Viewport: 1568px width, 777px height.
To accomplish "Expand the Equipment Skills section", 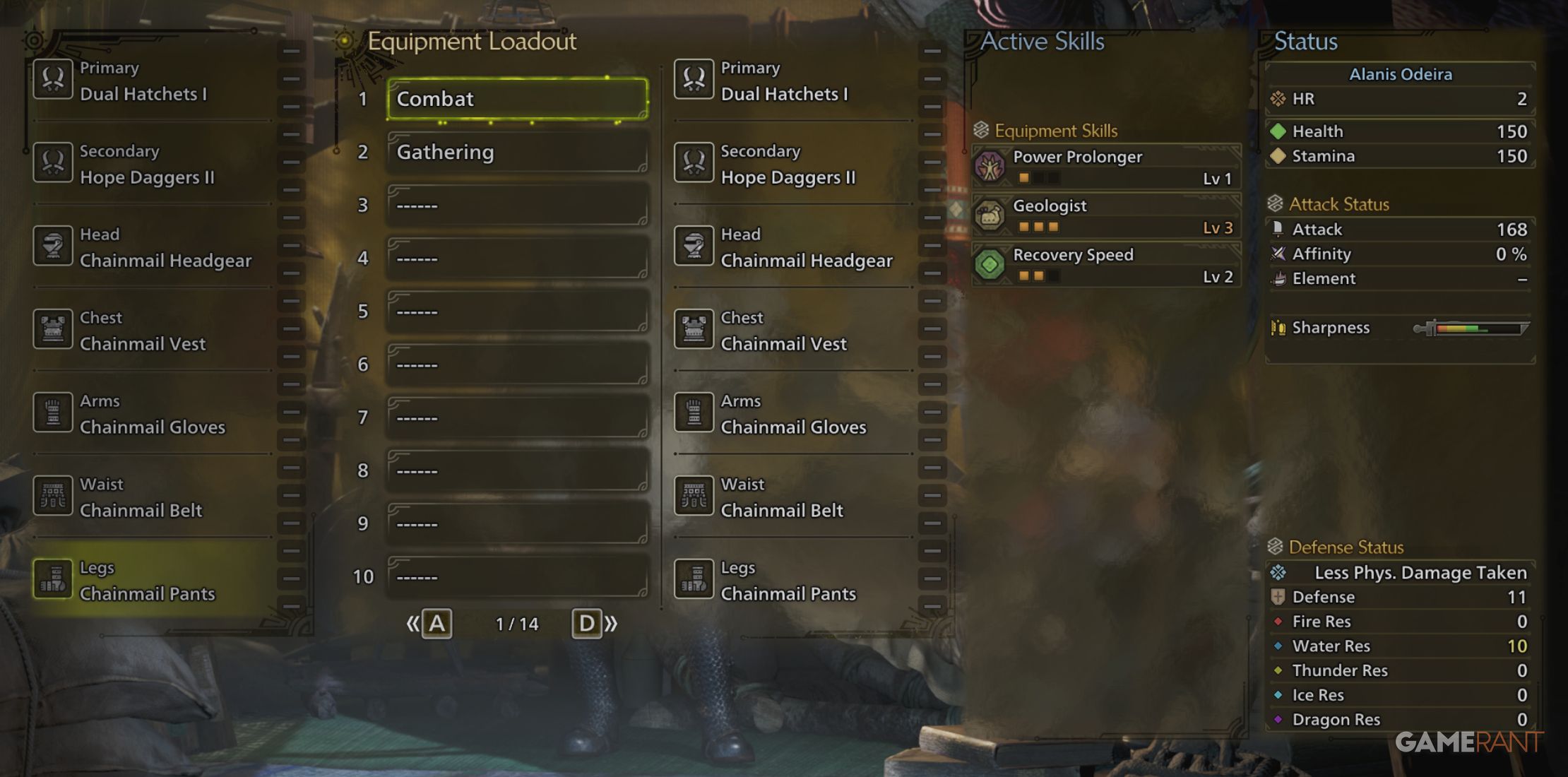I will pyautogui.click(x=1055, y=131).
